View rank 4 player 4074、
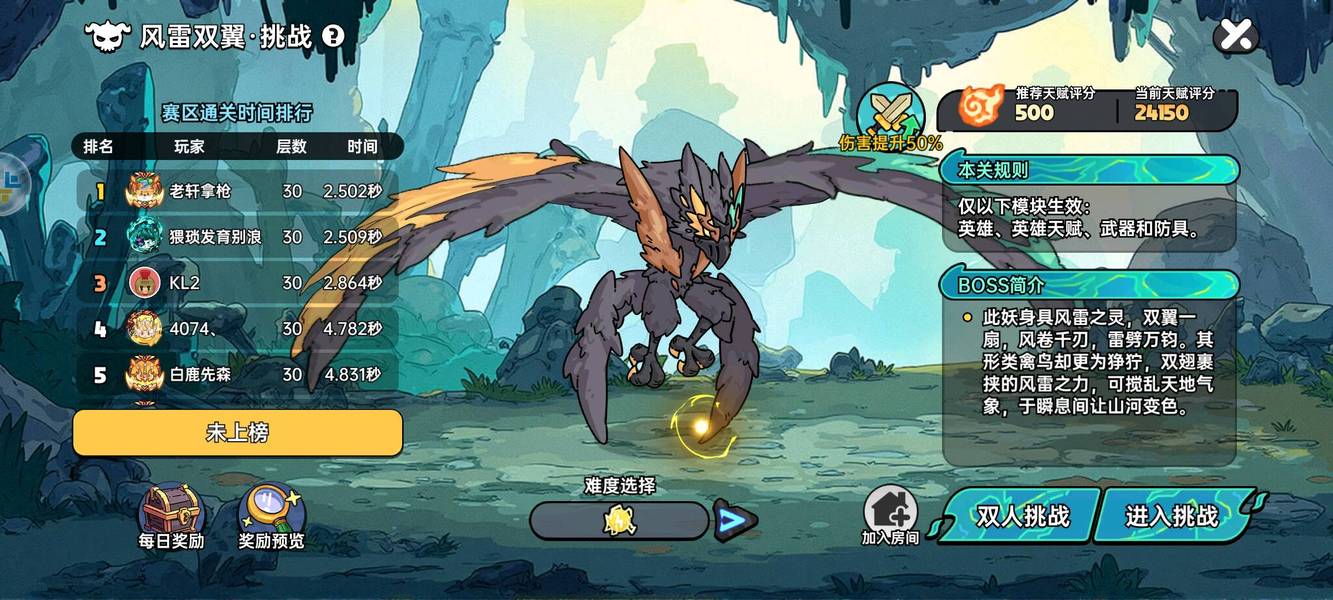 tap(238, 328)
